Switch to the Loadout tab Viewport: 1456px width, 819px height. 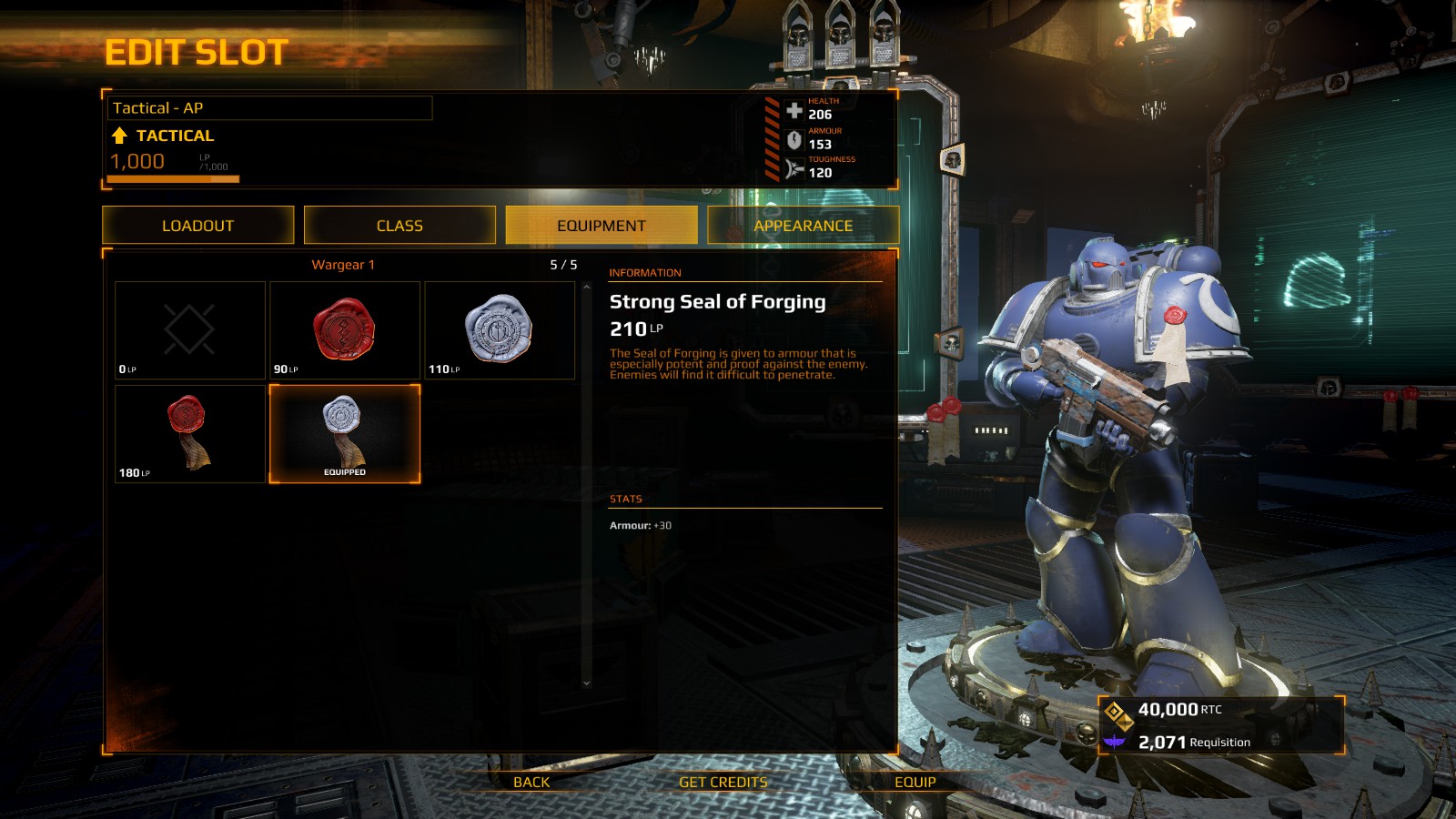point(197,226)
